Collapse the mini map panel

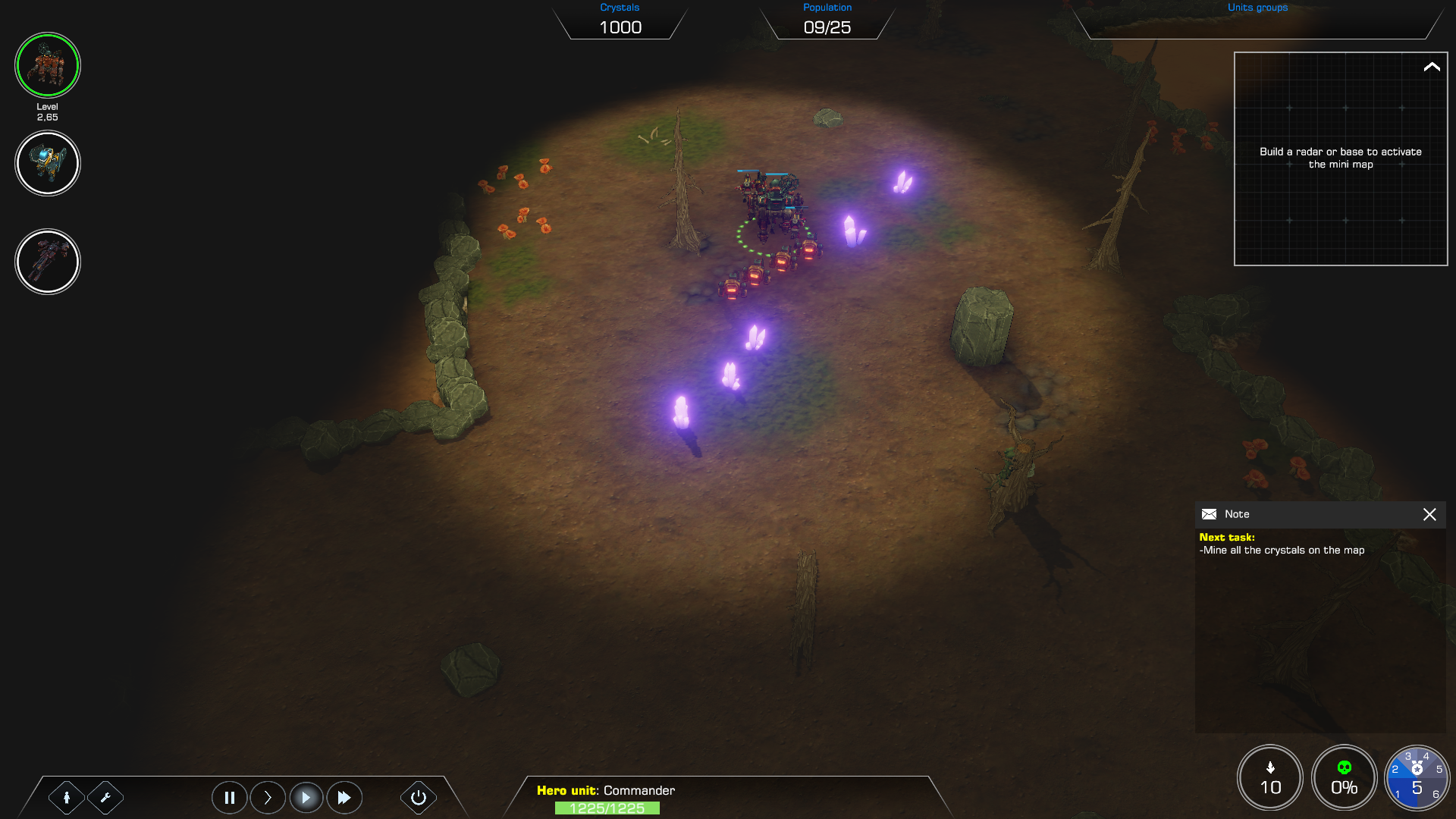click(1431, 67)
